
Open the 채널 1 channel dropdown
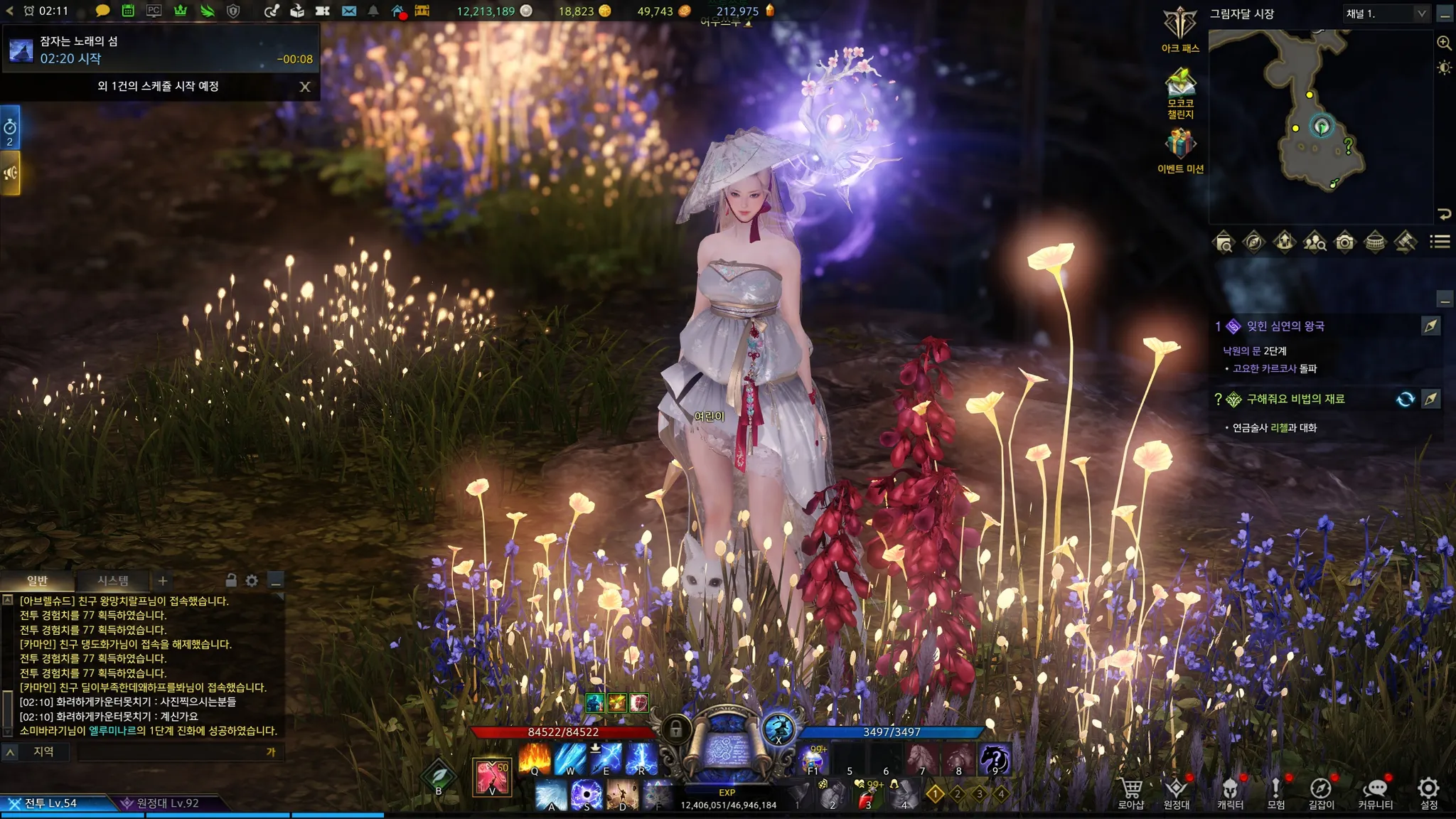pos(1386,14)
